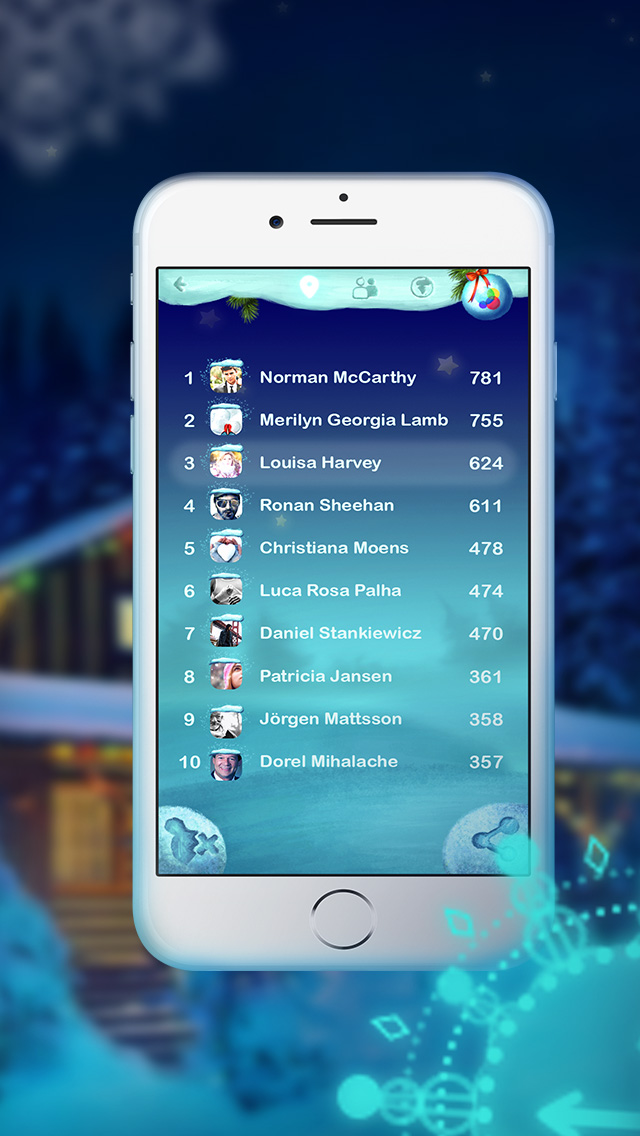Open Luca Rosa Palha's leaderboard row

[x=342, y=591]
